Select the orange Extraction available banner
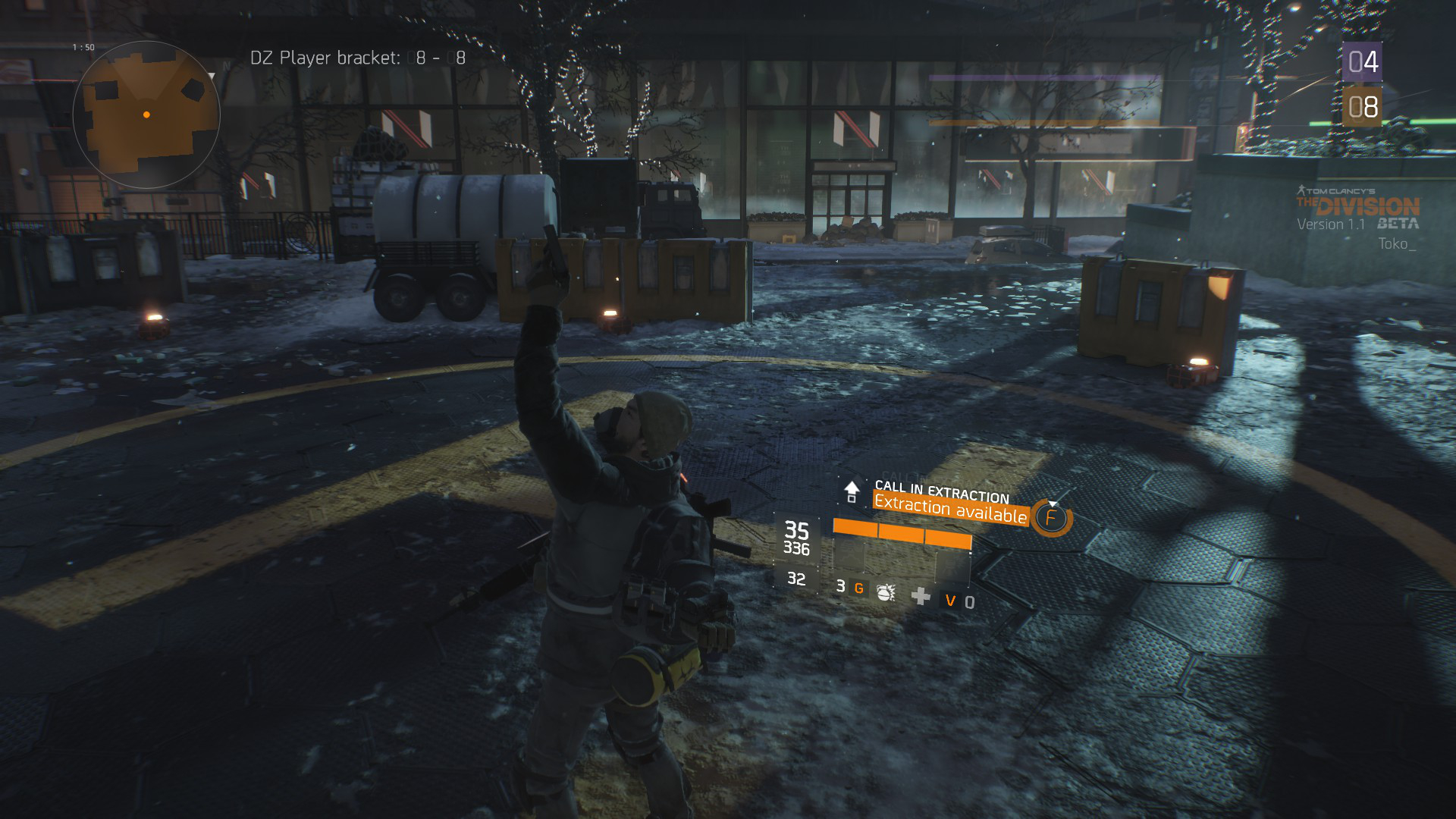Image resolution: width=1456 pixels, height=819 pixels. [950, 509]
